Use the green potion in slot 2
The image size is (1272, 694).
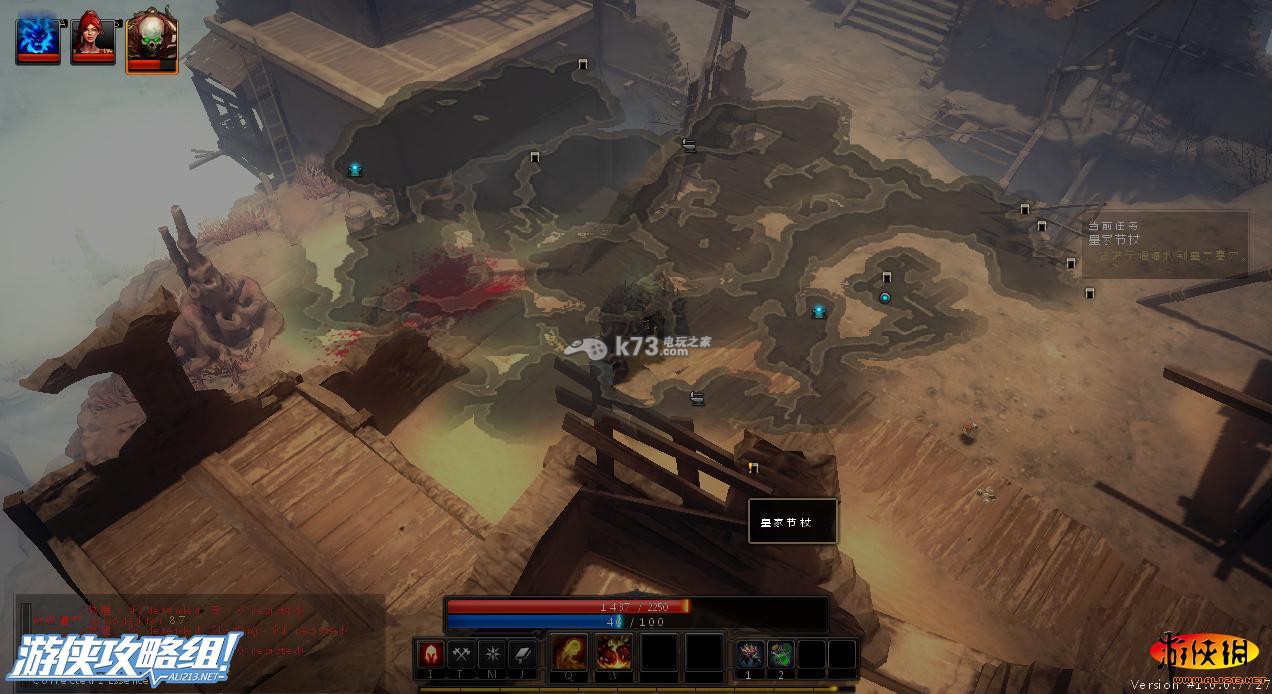click(781, 654)
